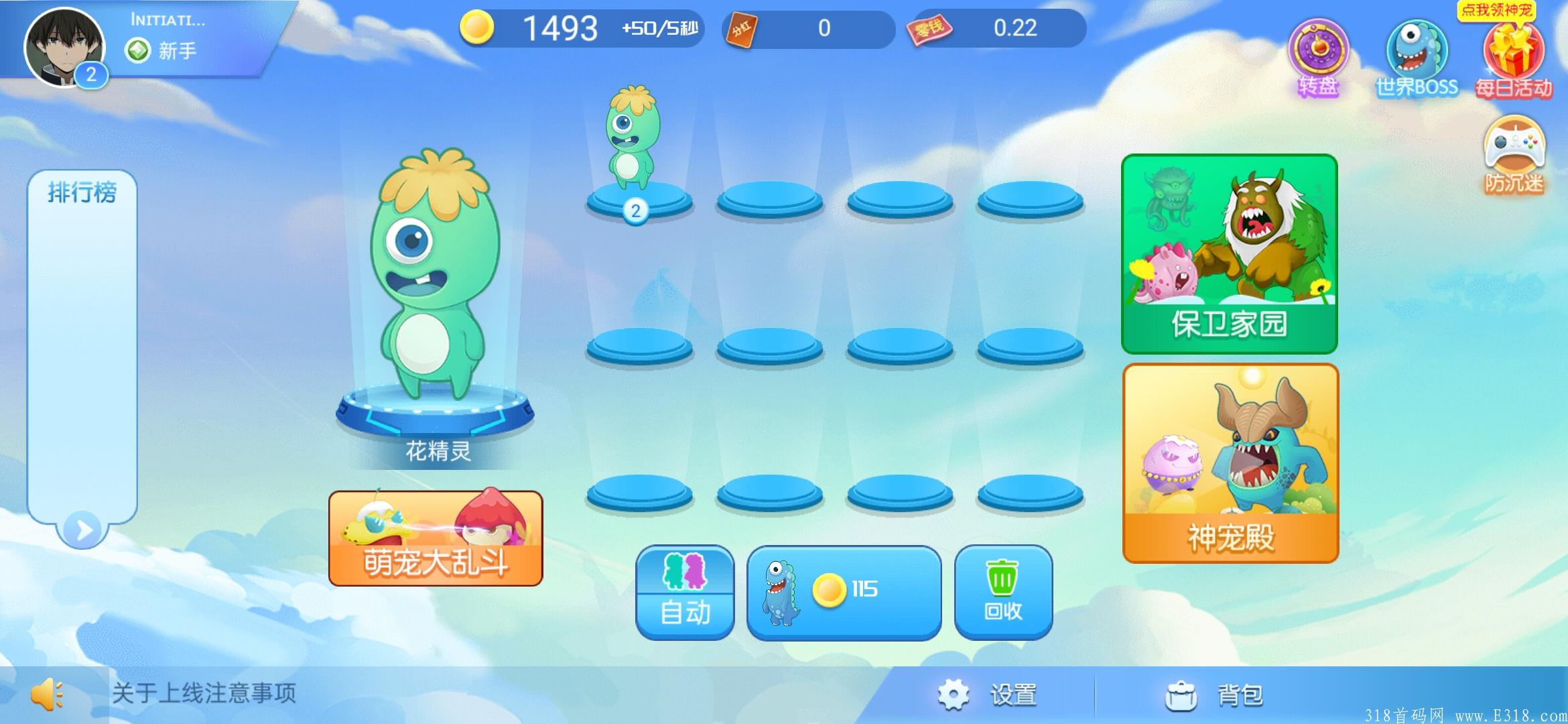The width and height of the screenshot is (1568, 724).
Task: Enter the 保卫家园 mode
Action: click(x=1229, y=253)
